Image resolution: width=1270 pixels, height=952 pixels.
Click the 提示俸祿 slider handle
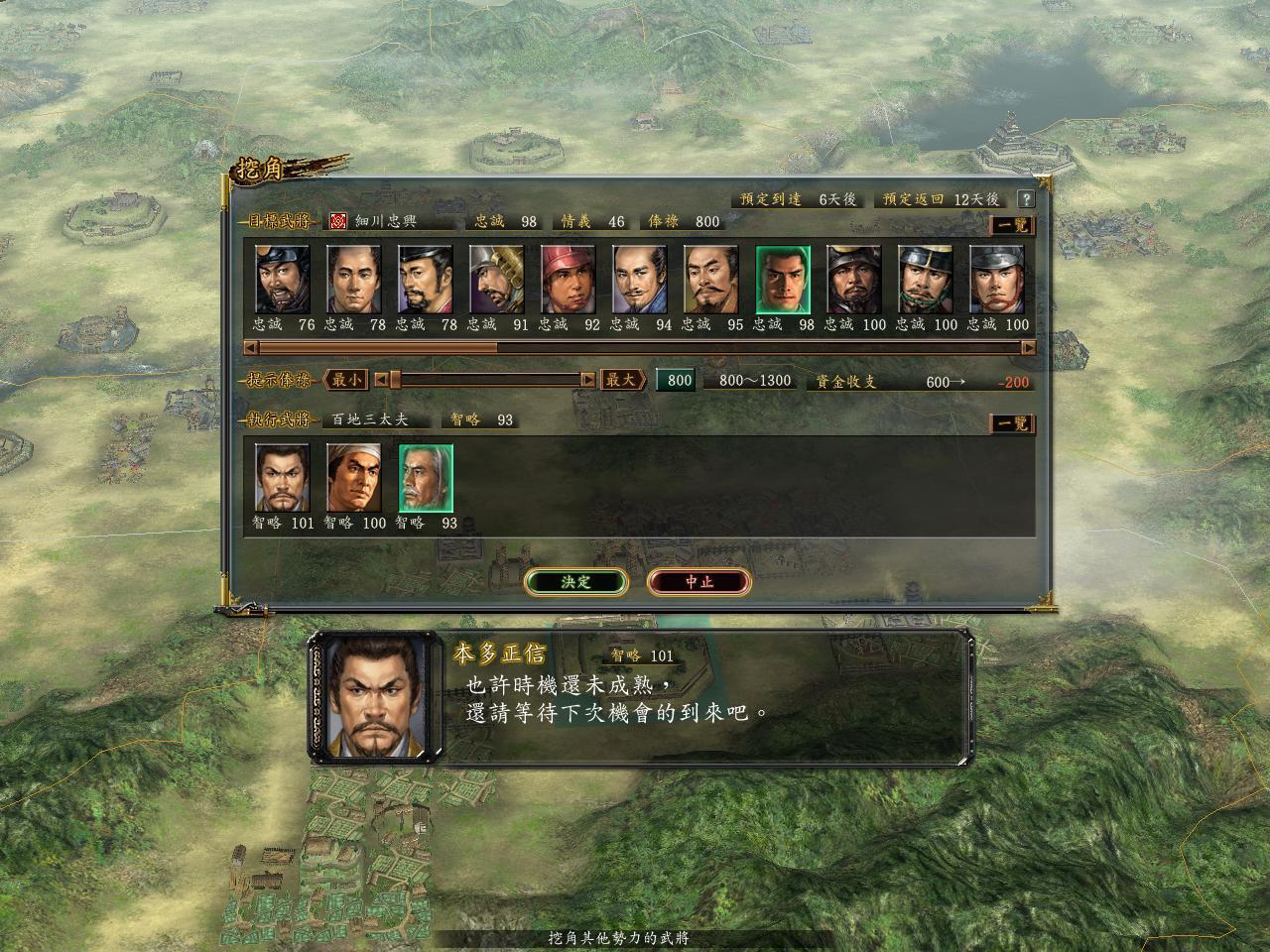point(395,380)
